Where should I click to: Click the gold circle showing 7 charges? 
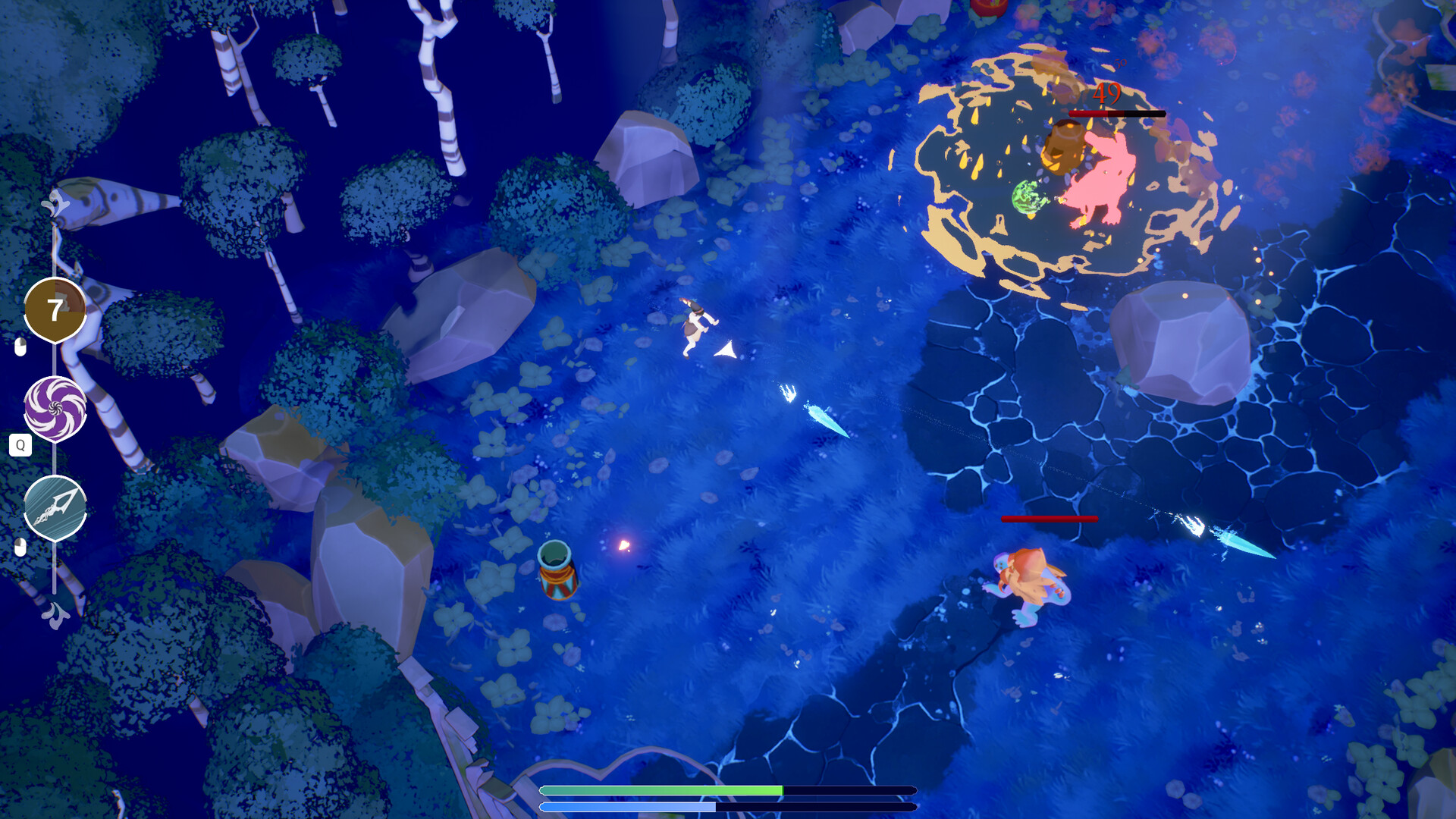pos(54,309)
